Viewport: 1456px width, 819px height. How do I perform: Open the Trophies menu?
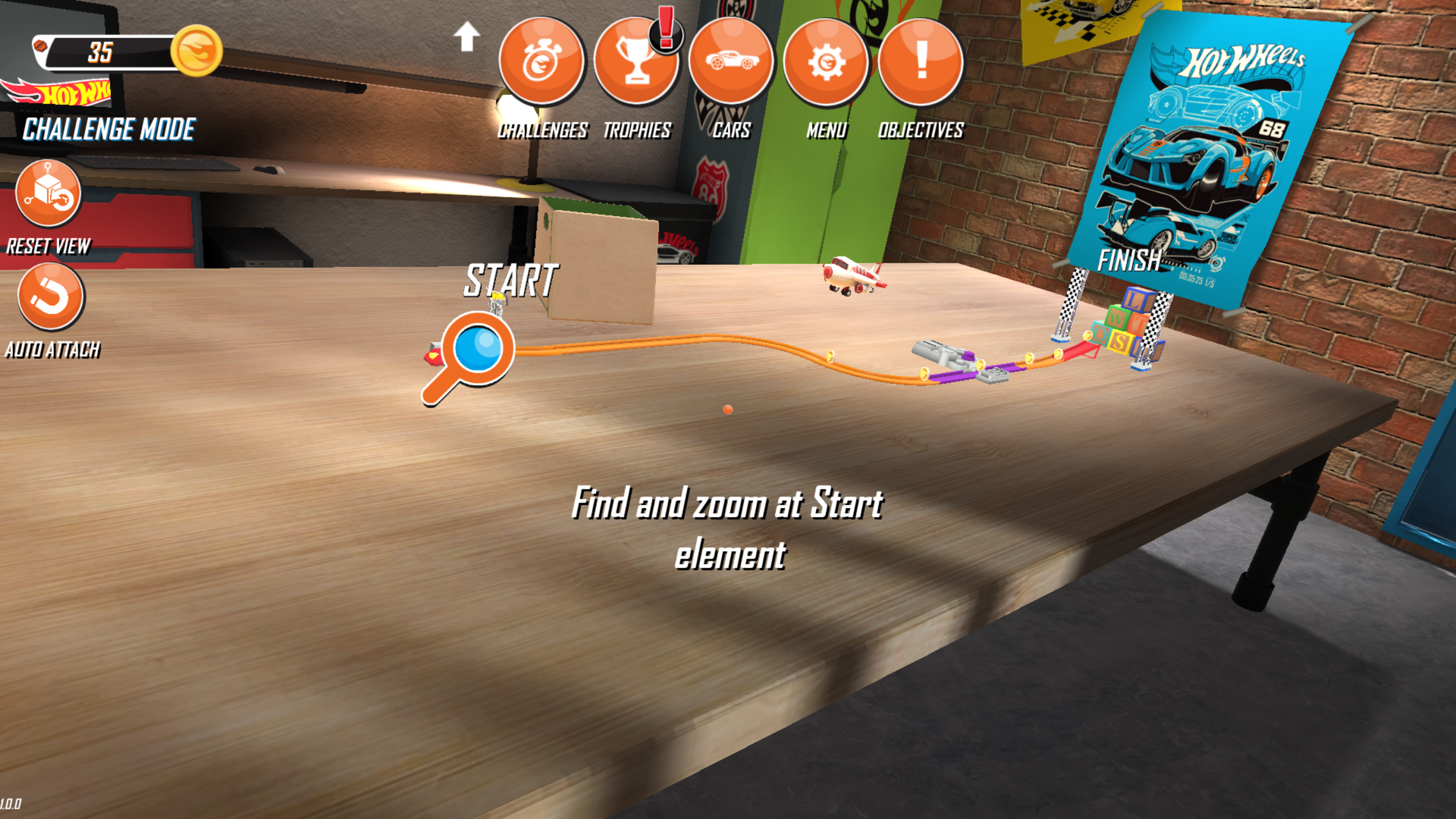click(x=635, y=61)
